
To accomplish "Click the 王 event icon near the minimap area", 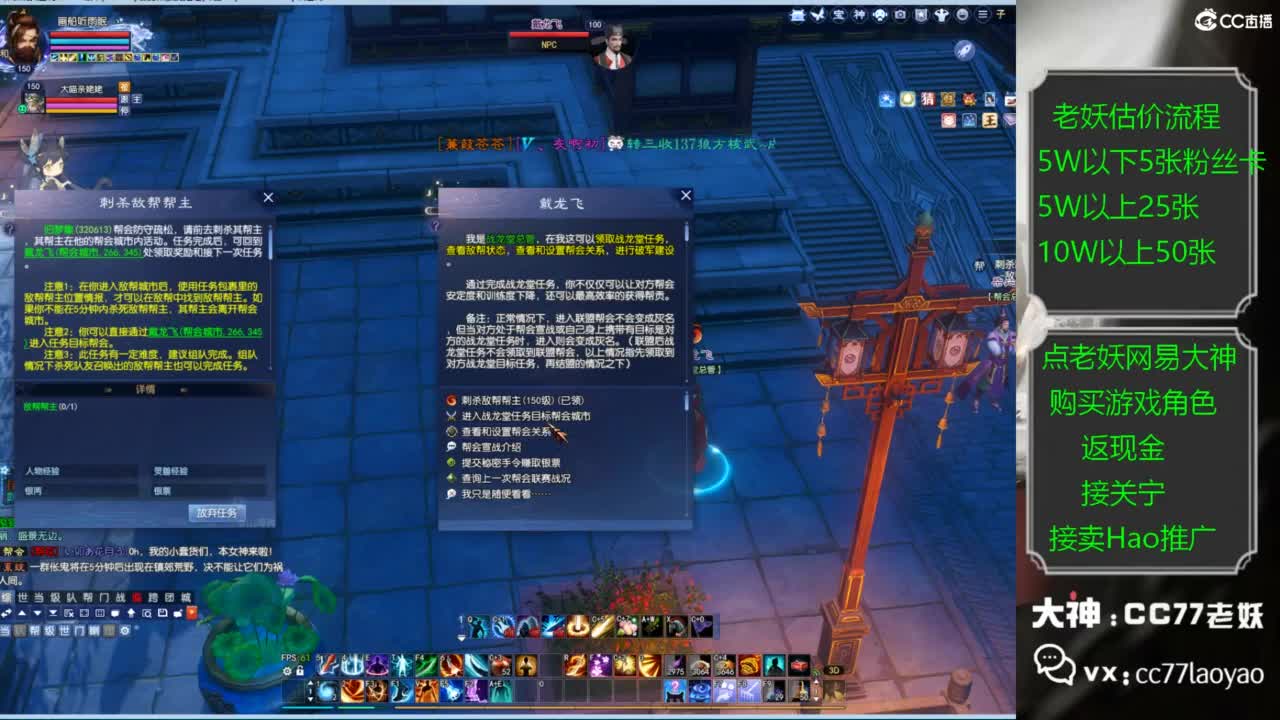I will pos(988,120).
